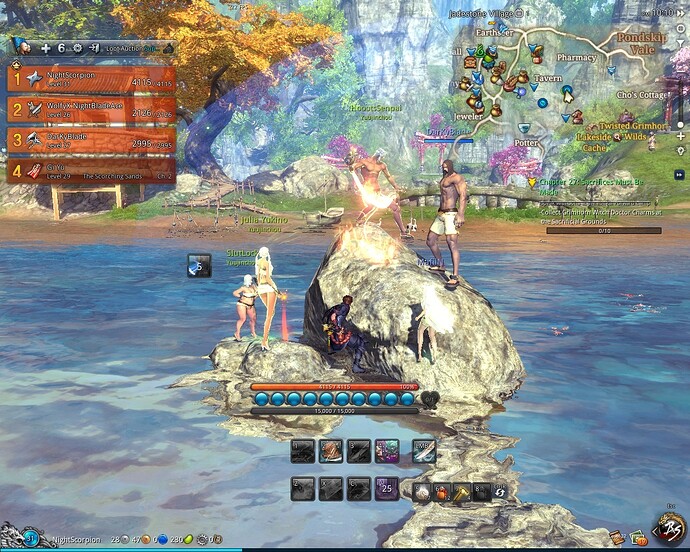The height and width of the screenshot is (552, 690).
Task: Click the purple skill on cooldown 25
Action: [x=387, y=490]
